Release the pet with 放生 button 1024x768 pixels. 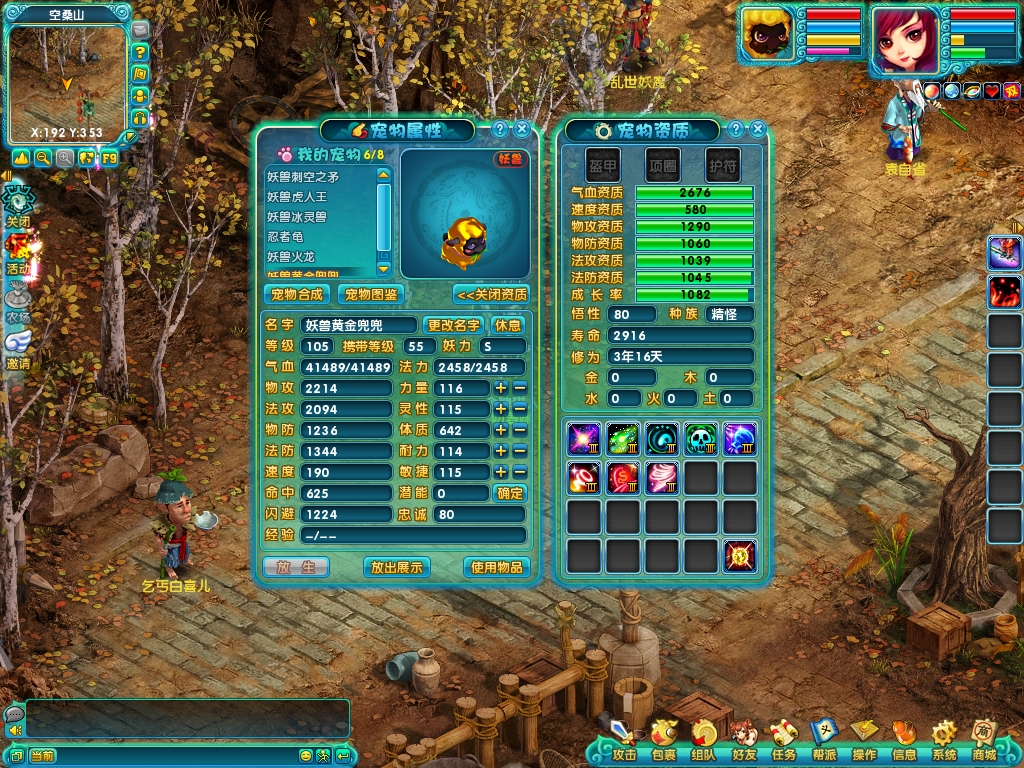pos(295,567)
